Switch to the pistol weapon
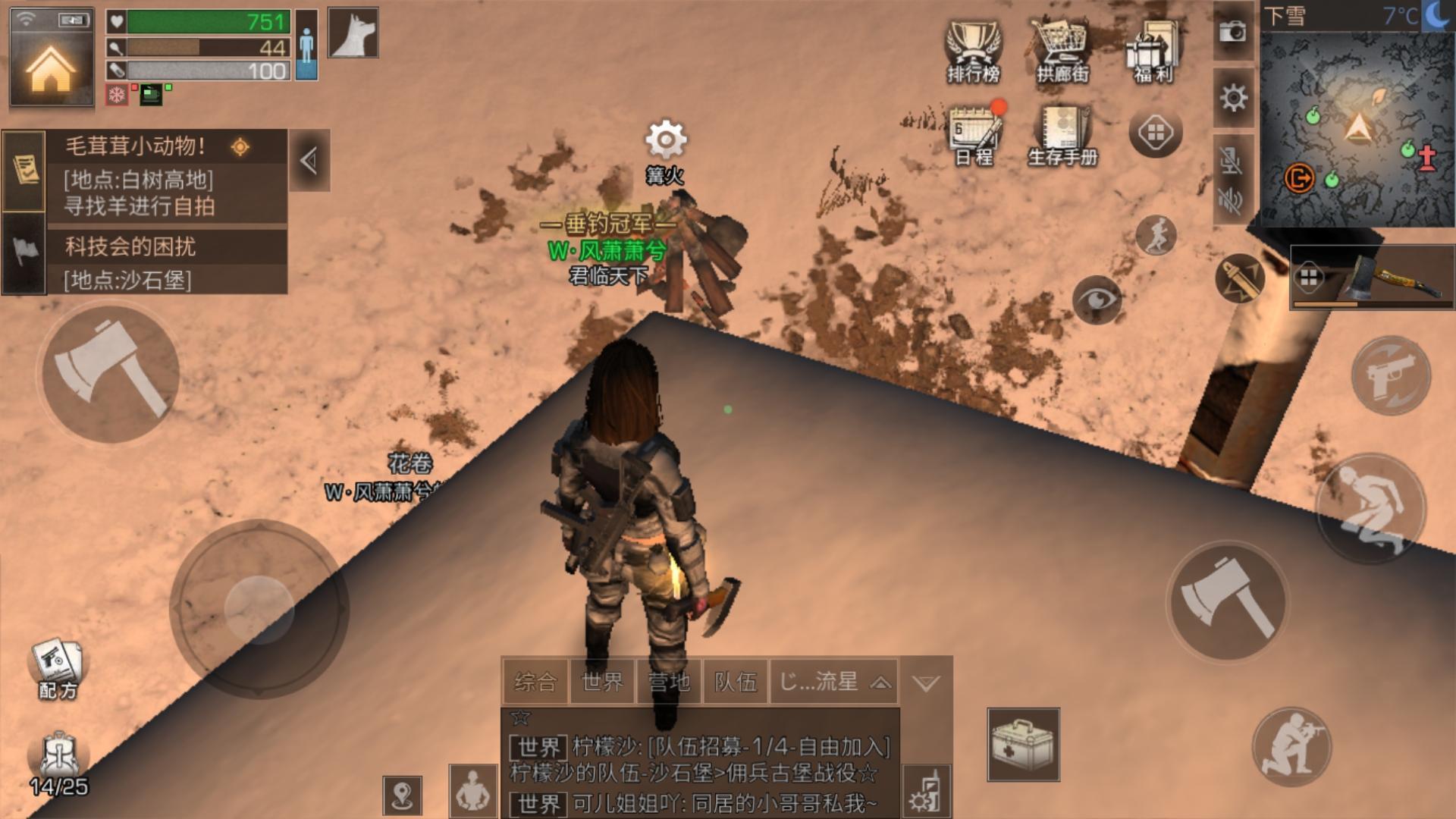 1391,375
